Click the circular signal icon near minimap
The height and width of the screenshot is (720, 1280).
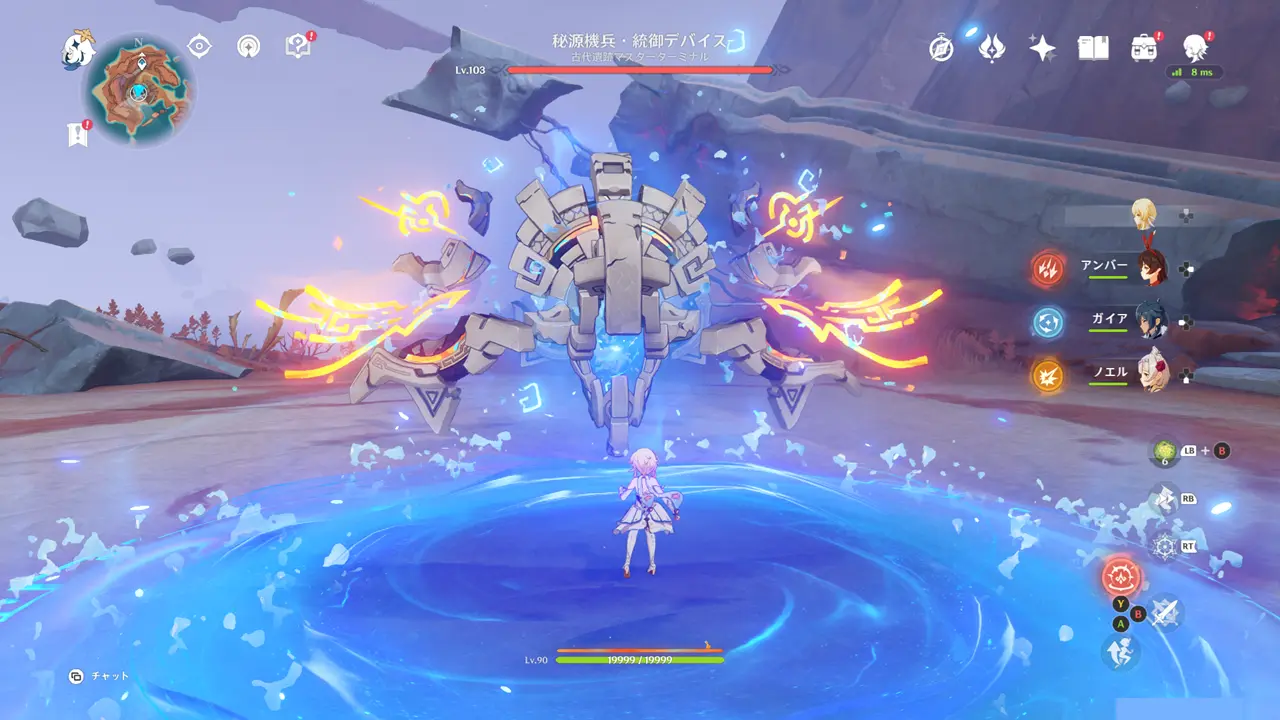tap(249, 46)
